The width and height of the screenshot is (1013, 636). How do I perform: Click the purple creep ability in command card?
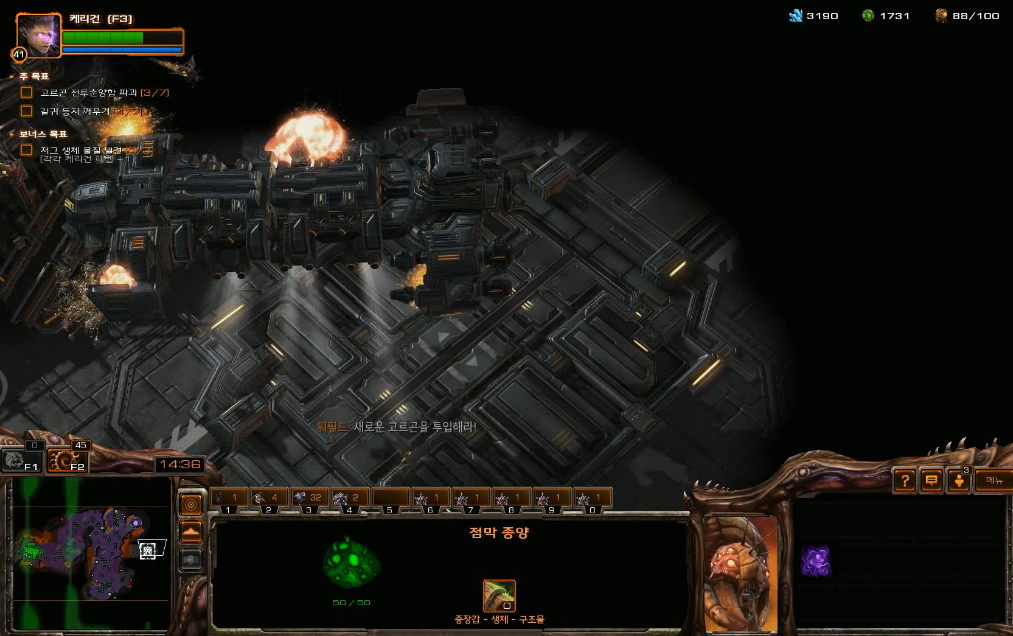coord(815,561)
